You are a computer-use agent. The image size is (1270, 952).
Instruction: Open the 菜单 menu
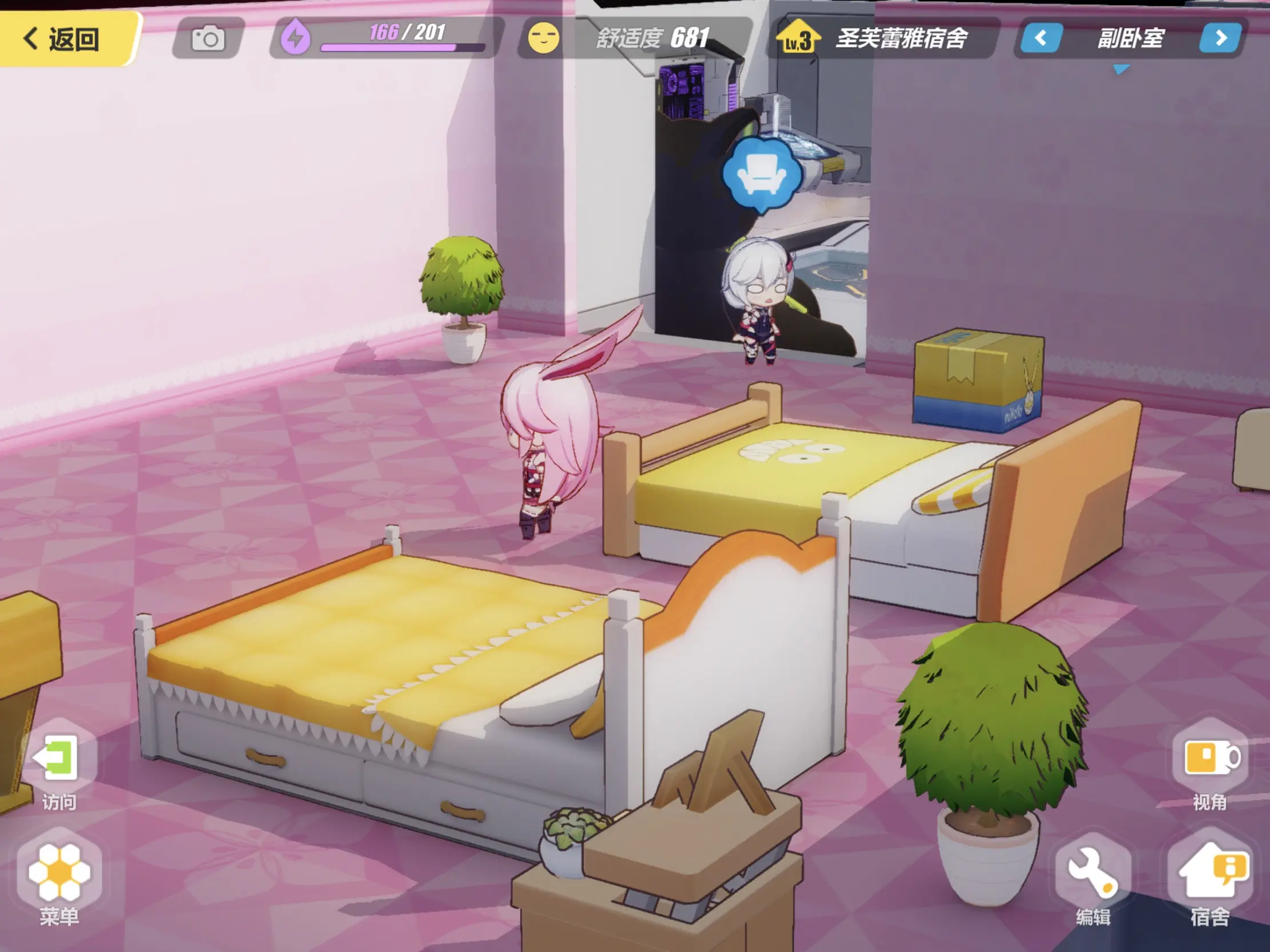(x=59, y=878)
